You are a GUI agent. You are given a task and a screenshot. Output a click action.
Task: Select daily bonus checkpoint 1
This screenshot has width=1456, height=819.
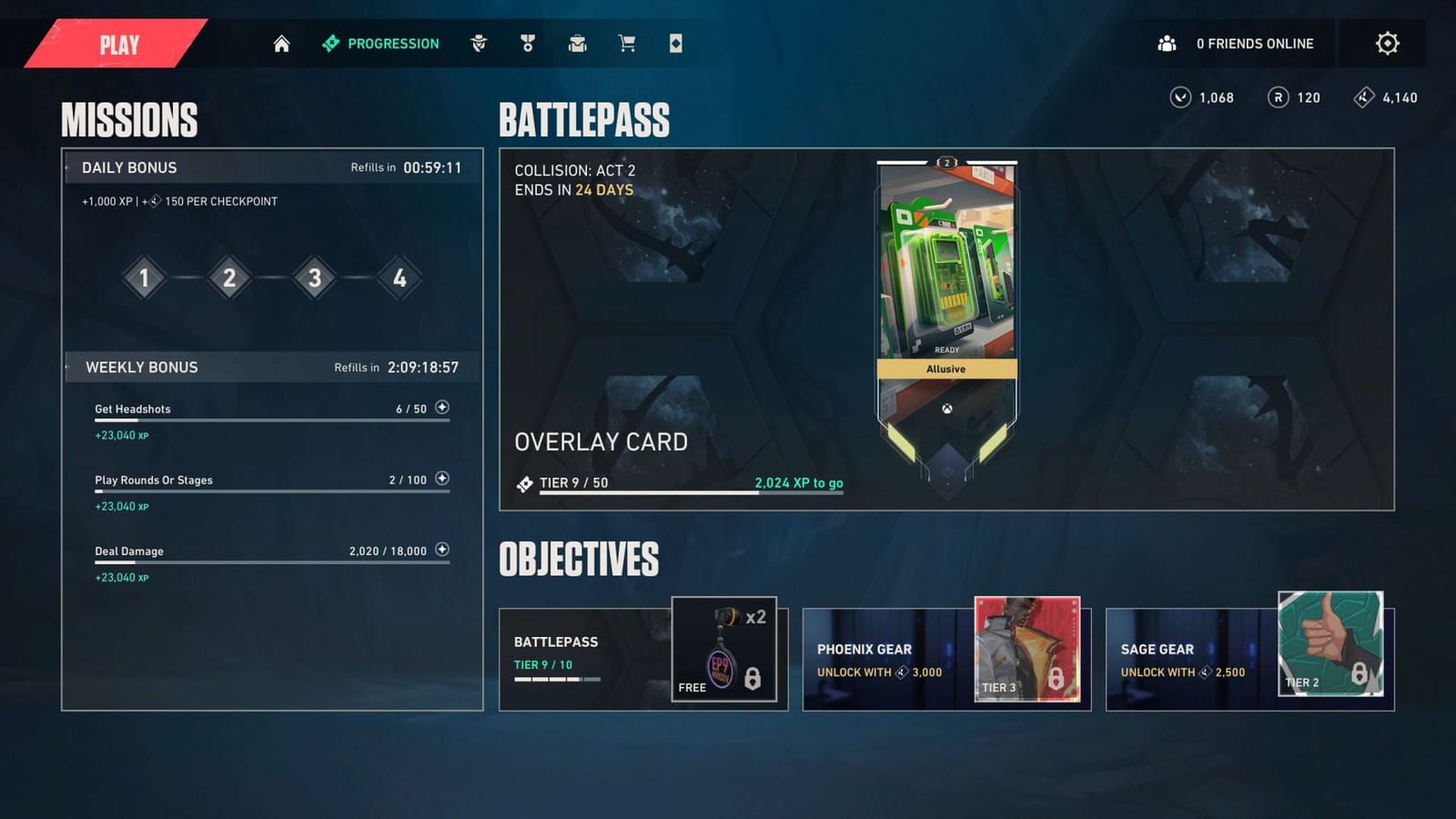[x=144, y=278]
